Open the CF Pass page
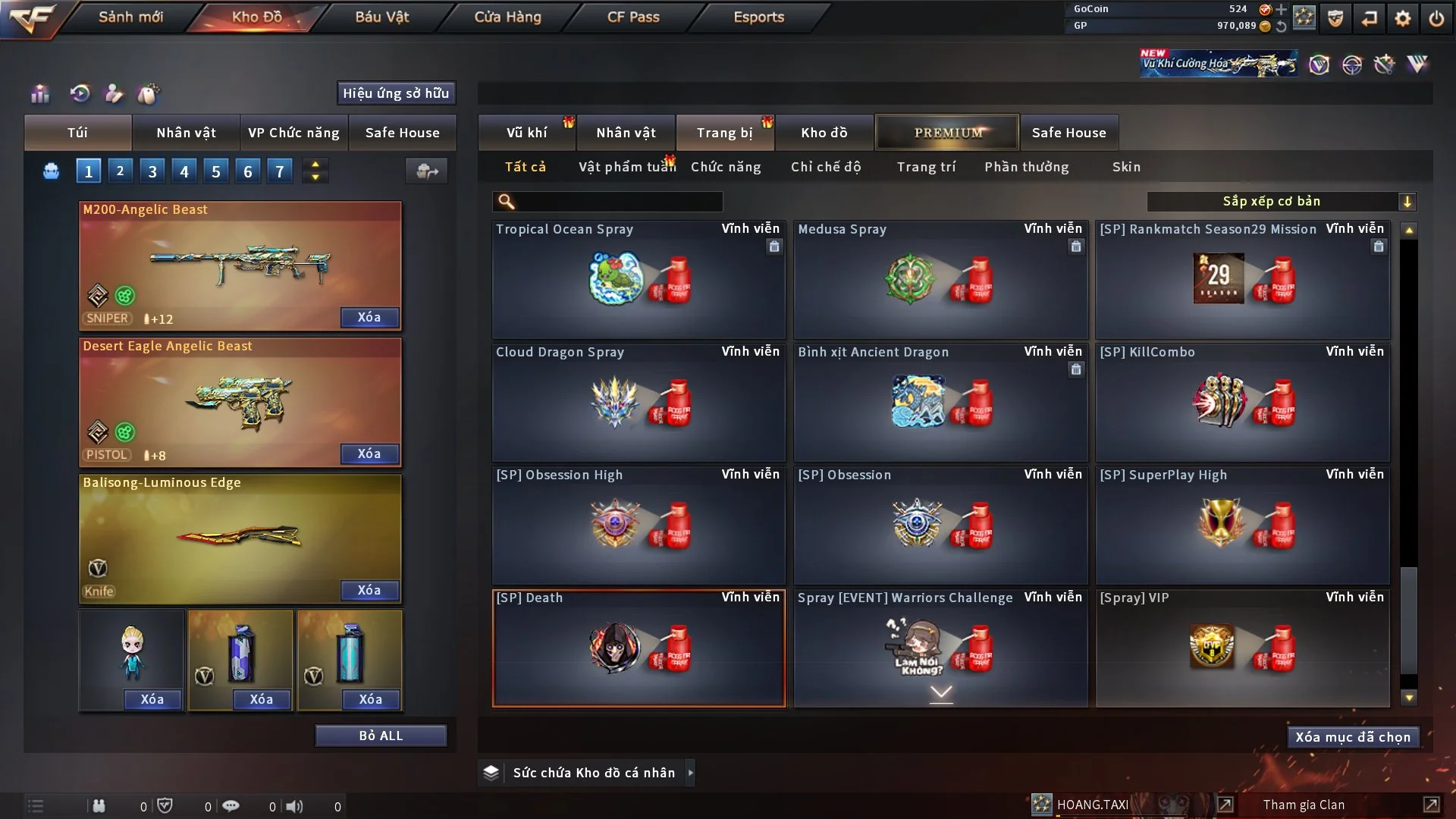Viewport: 1456px width, 819px height. 633,17
